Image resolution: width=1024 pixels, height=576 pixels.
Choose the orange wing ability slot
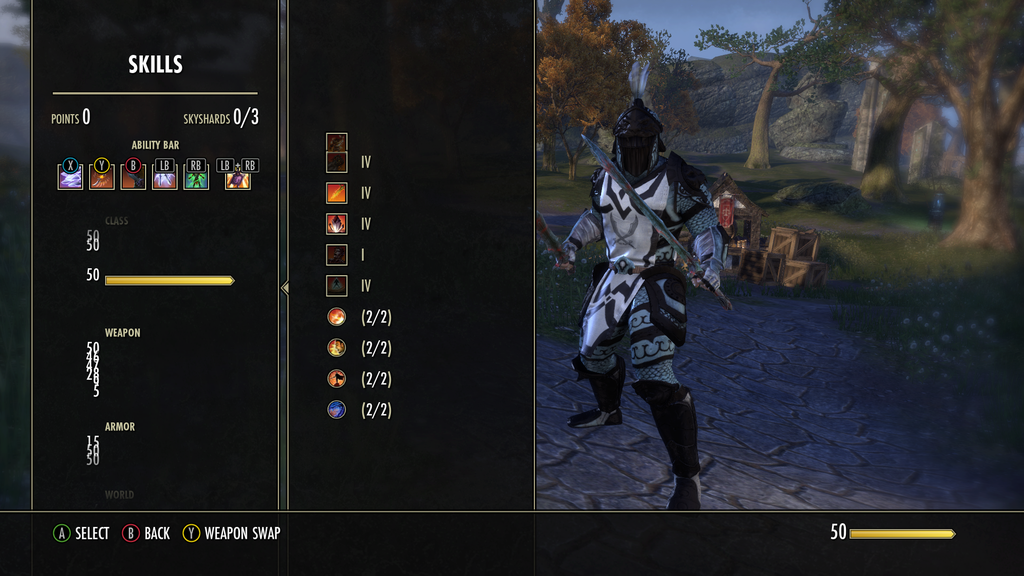102,178
